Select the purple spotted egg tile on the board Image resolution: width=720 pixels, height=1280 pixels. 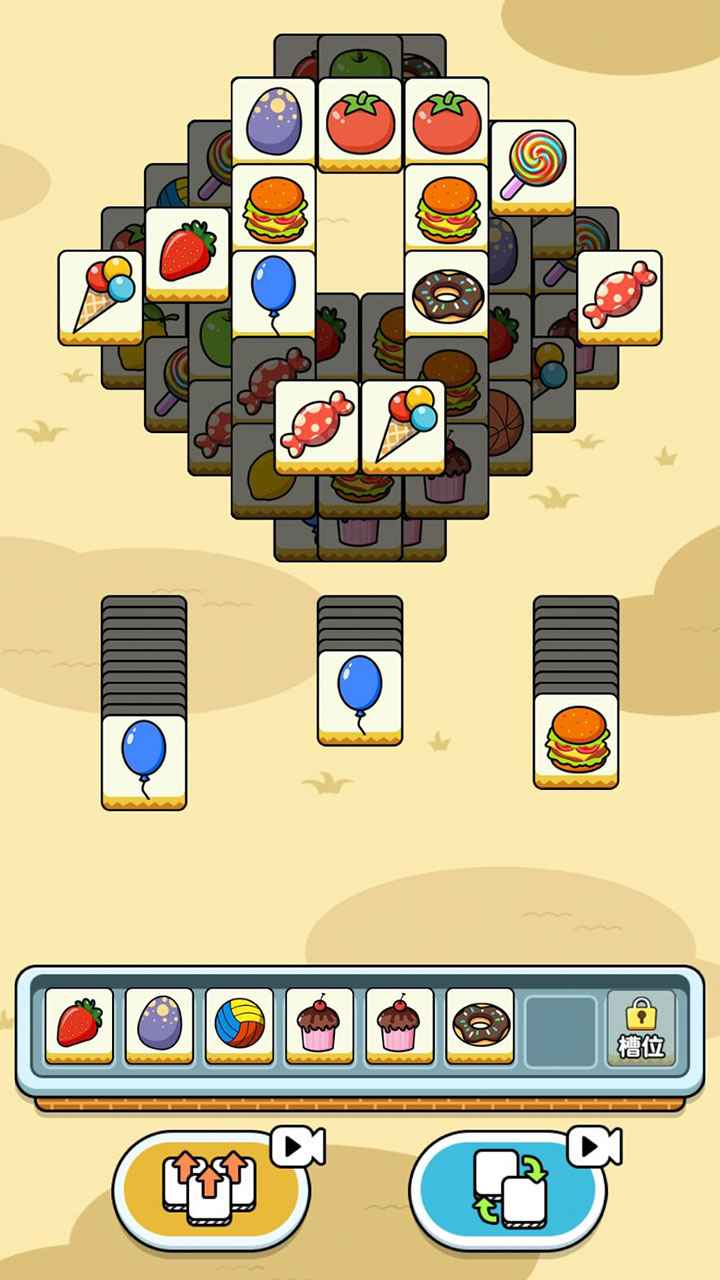(274, 122)
